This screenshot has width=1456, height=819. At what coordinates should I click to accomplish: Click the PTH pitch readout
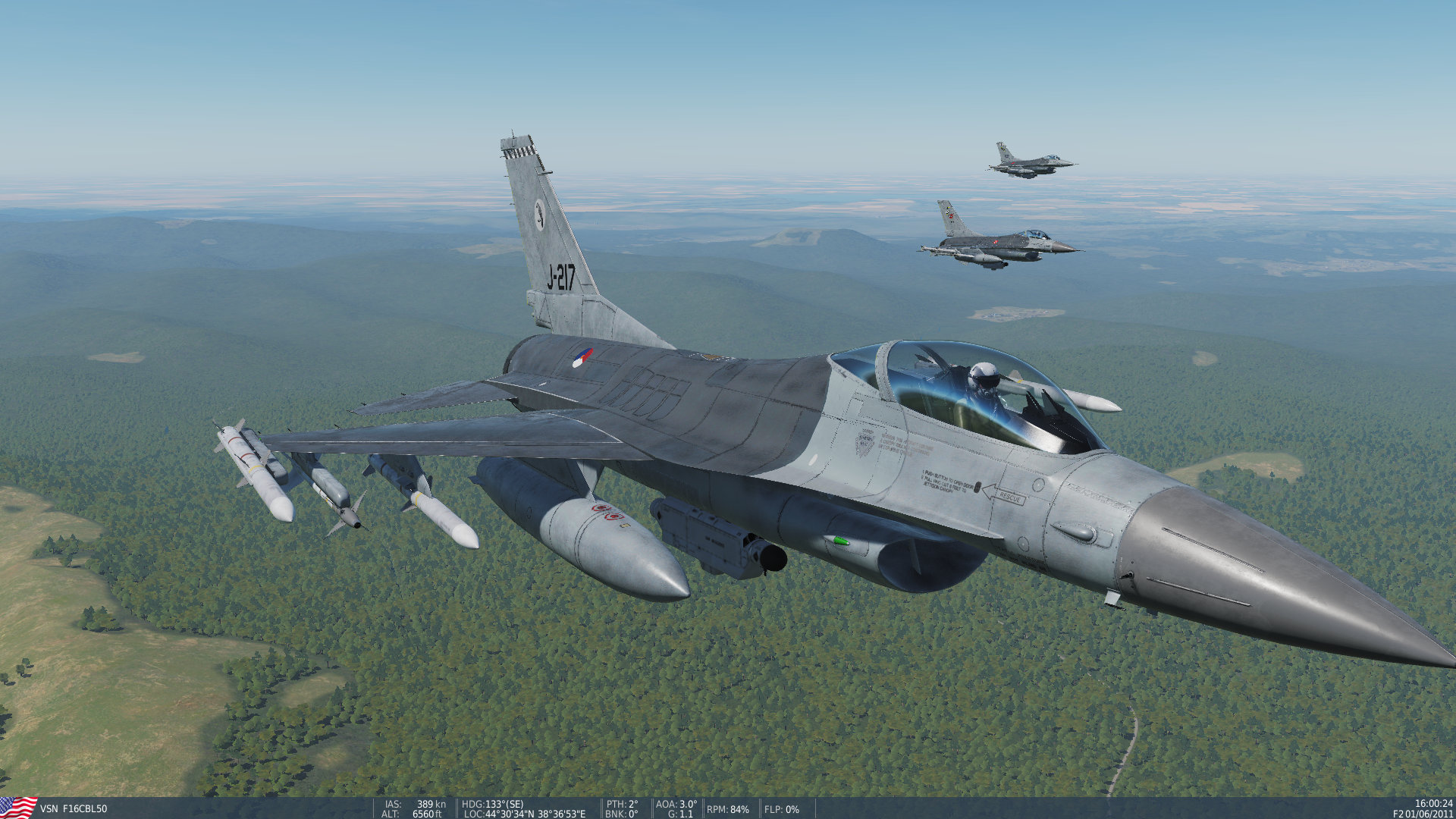[x=621, y=804]
